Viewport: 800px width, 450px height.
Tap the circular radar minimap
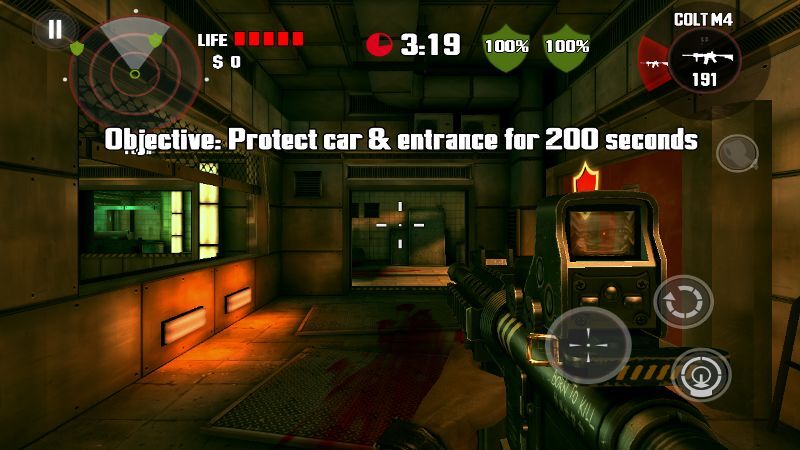point(135,71)
